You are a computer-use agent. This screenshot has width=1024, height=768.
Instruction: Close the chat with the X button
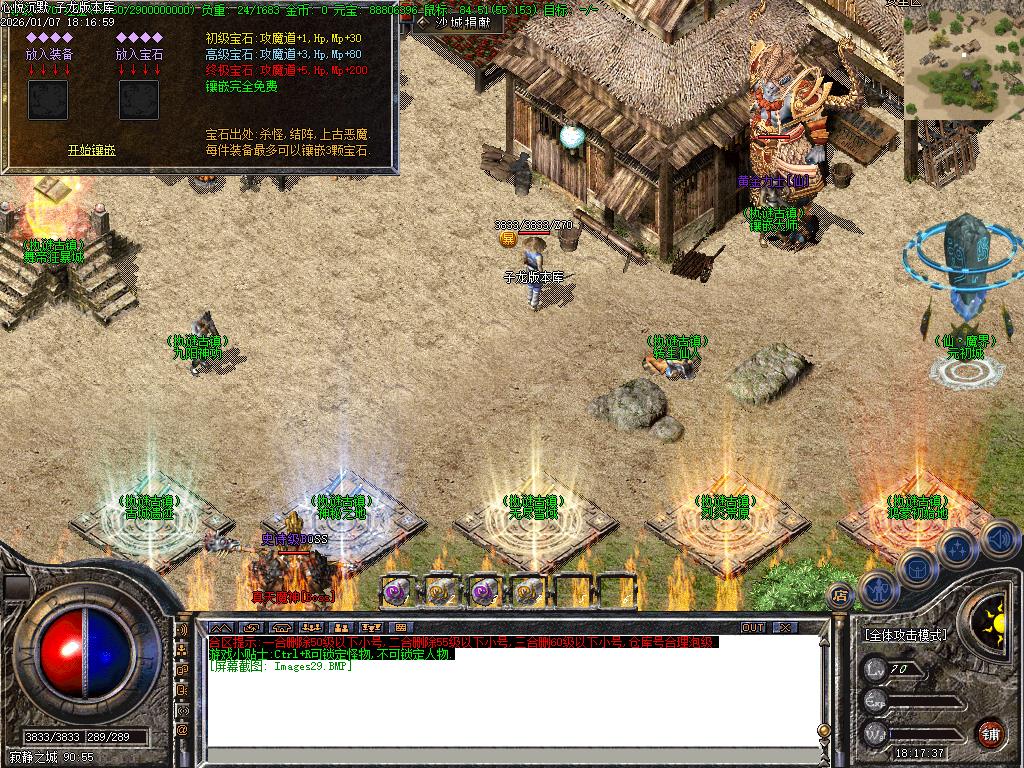(785, 628)
